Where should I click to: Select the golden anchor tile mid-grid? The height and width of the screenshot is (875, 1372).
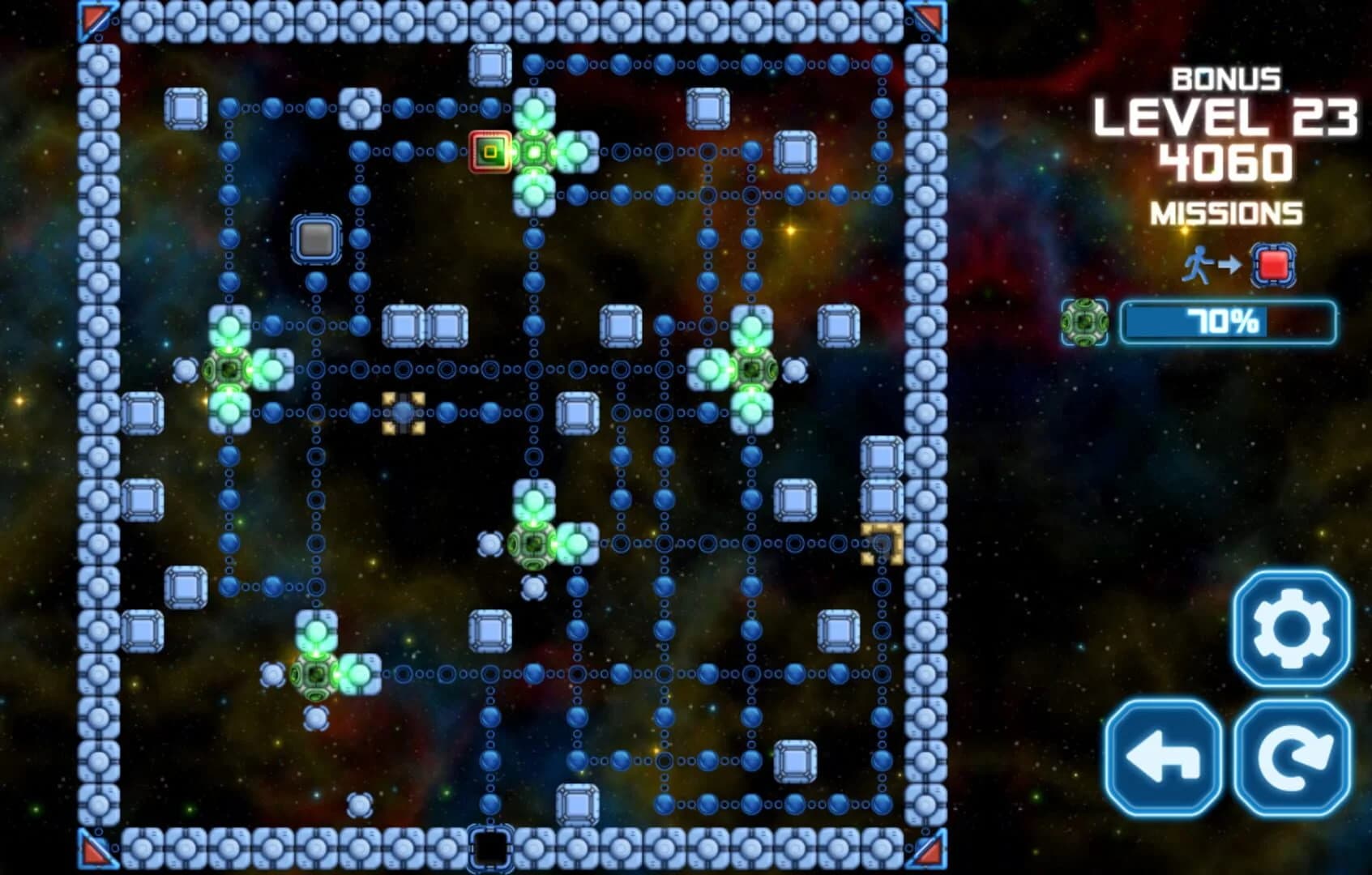point(403,415)
